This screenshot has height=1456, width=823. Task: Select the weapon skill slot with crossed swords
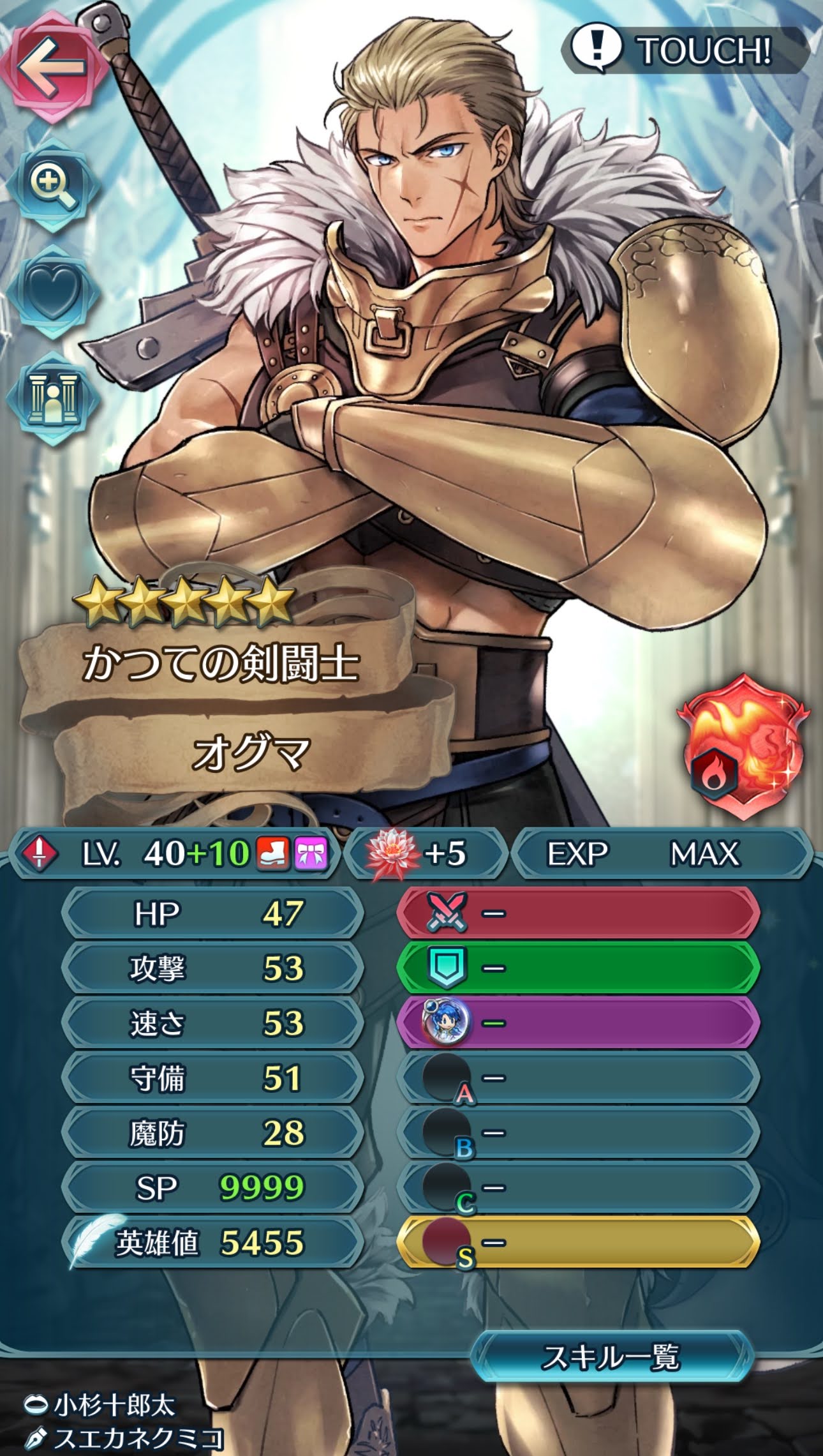coord(578,913)
